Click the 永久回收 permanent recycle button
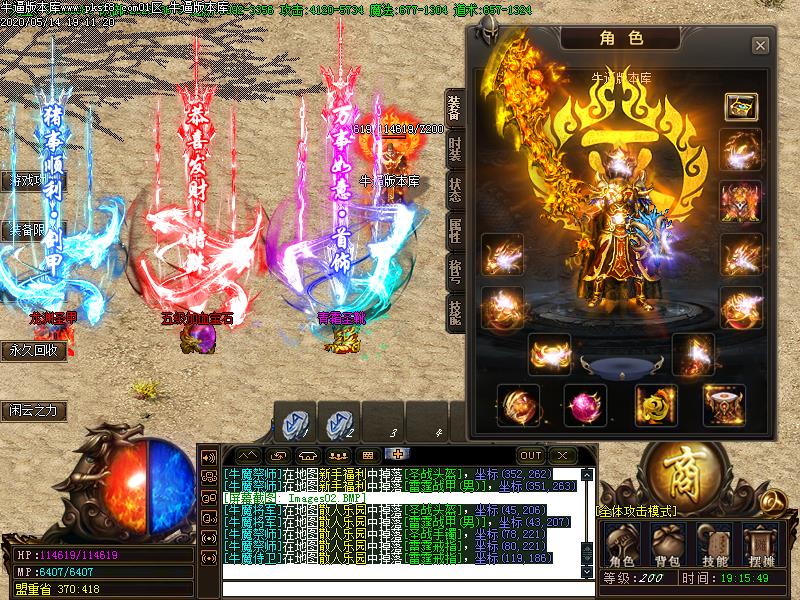 (37, 351)
